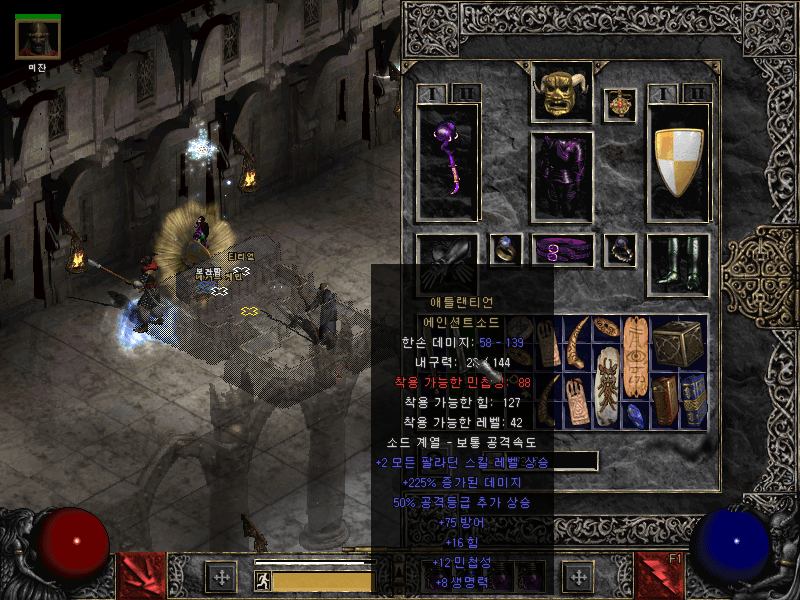Open the left attack skill selector
800x600 pixels.
coord(143,576)
